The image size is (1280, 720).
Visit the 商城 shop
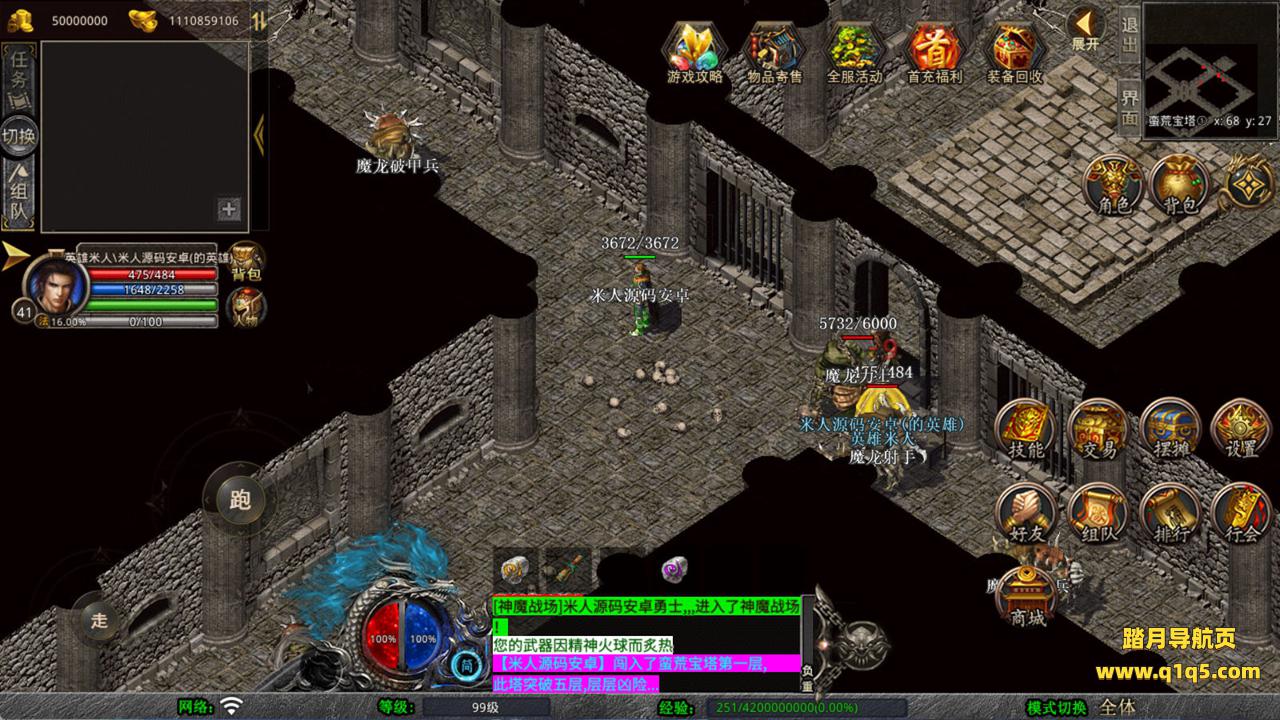click(1028, 597)
